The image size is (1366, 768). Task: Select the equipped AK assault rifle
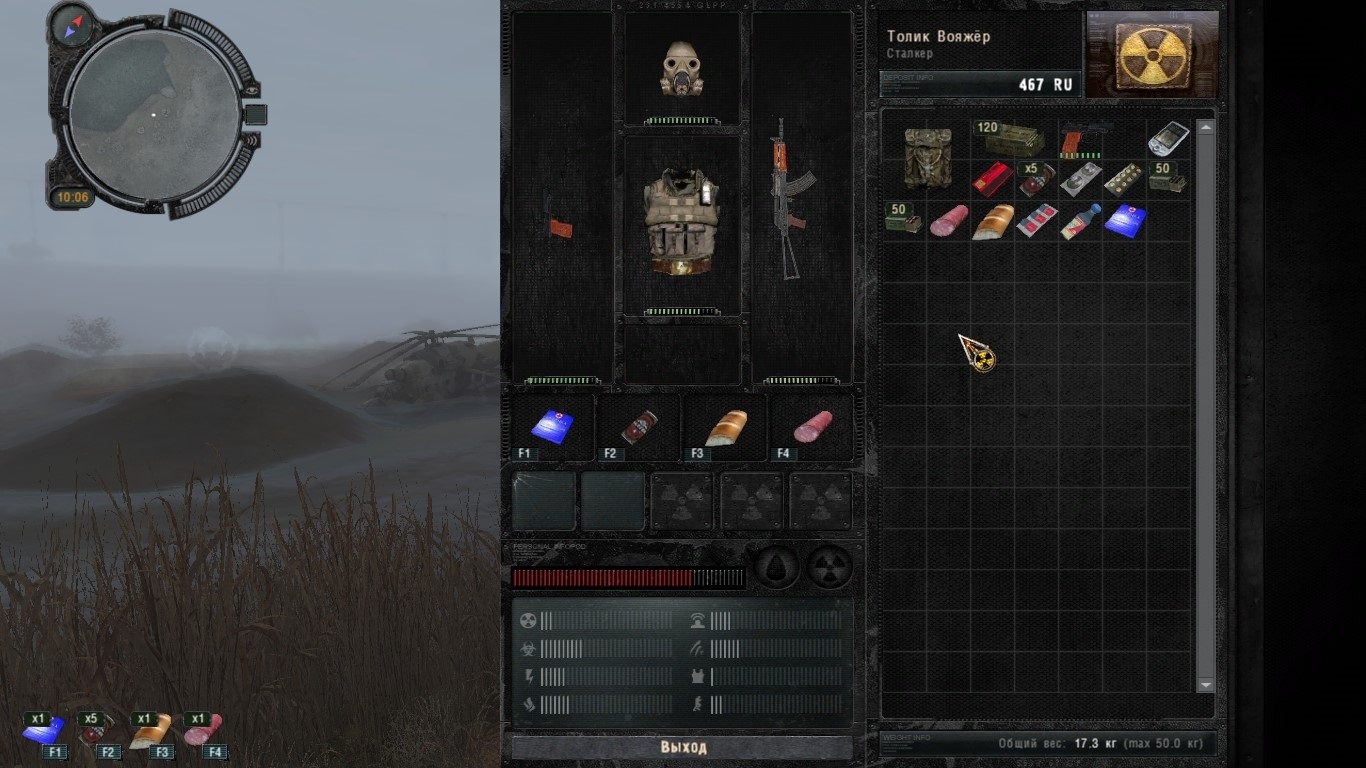coord(788,200)
